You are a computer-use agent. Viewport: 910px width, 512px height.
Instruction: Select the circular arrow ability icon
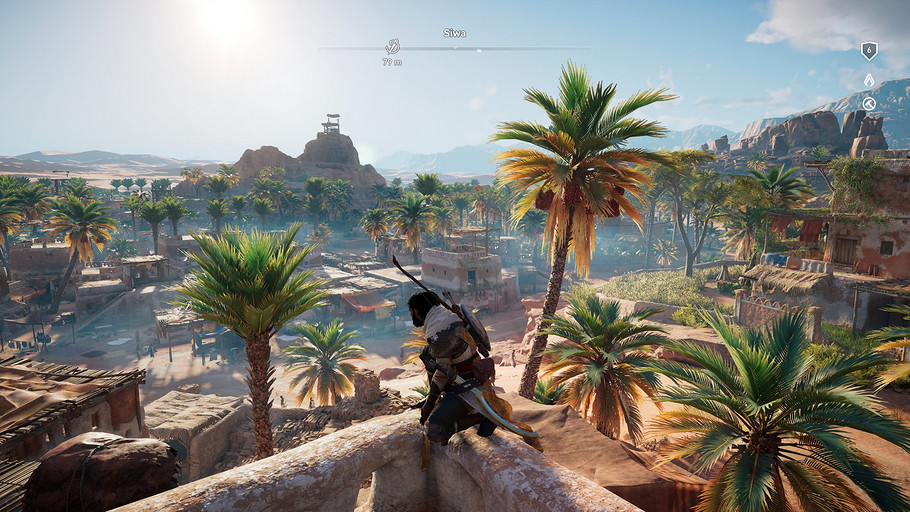click(x=869, y=103)
